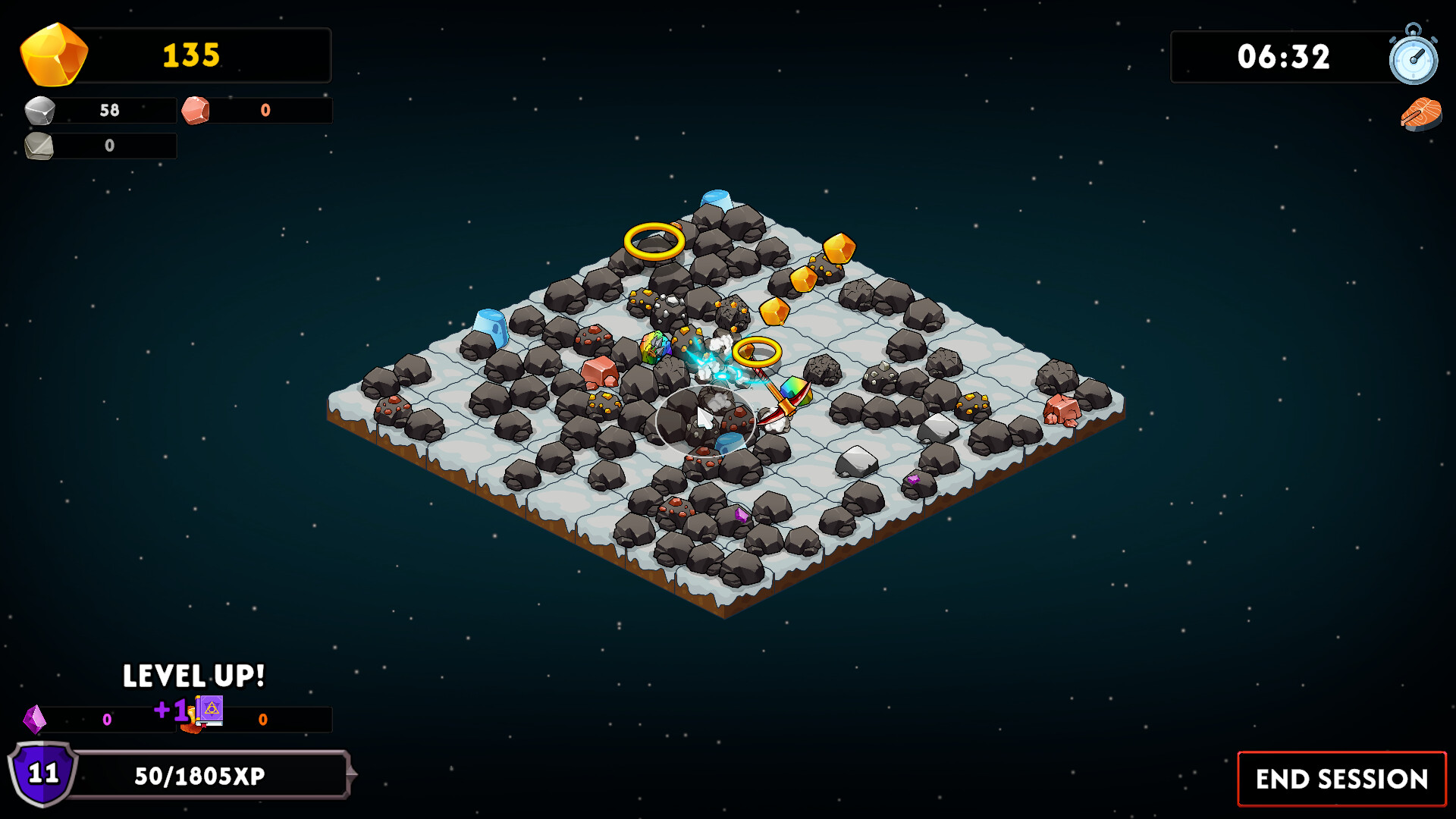The height and width of the screenshot is (819, 1456).
Task: Click the LEVEL UP! text
Action: click(193, 674)
